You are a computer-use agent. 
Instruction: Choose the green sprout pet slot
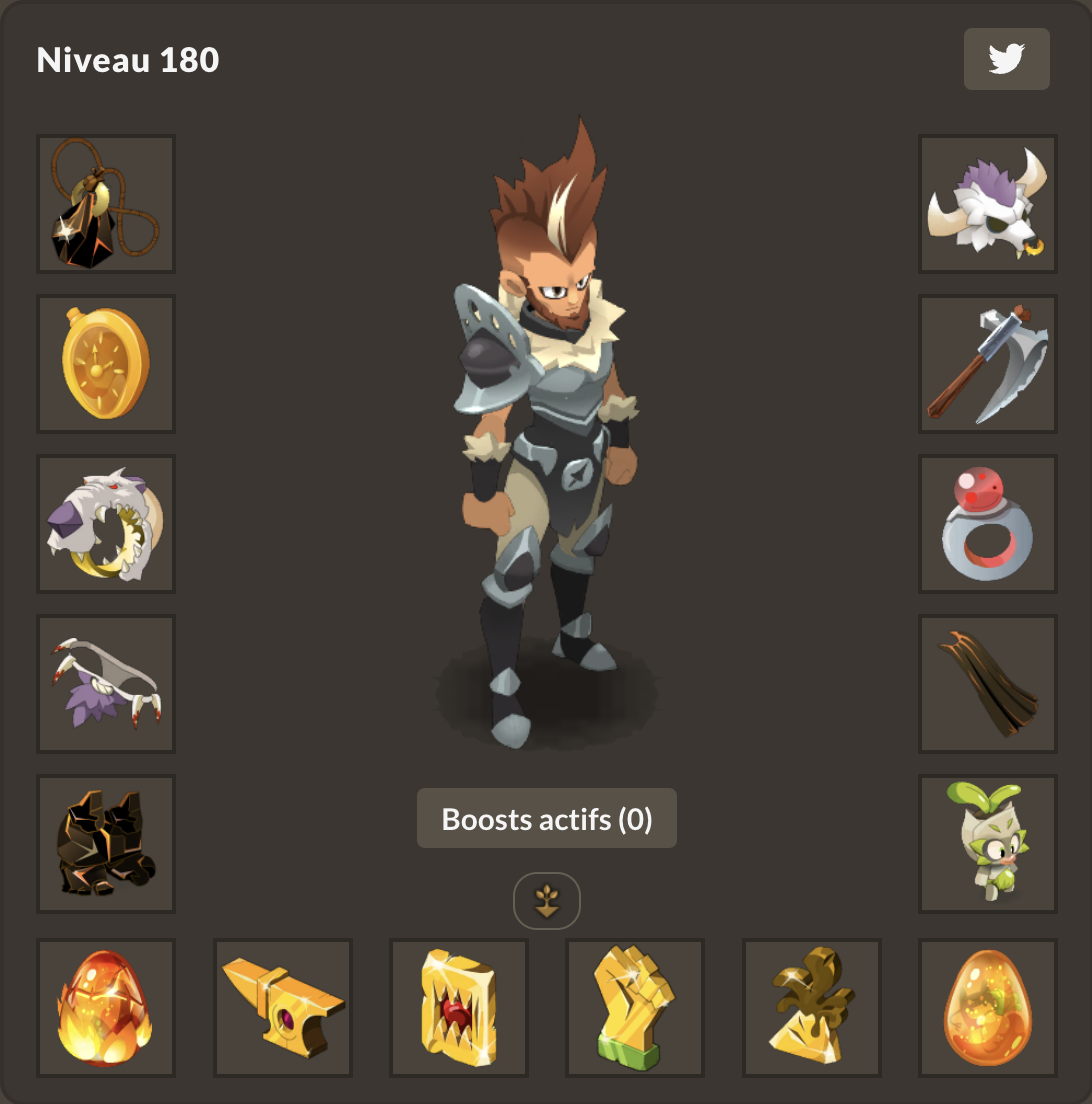click(988, 844)
